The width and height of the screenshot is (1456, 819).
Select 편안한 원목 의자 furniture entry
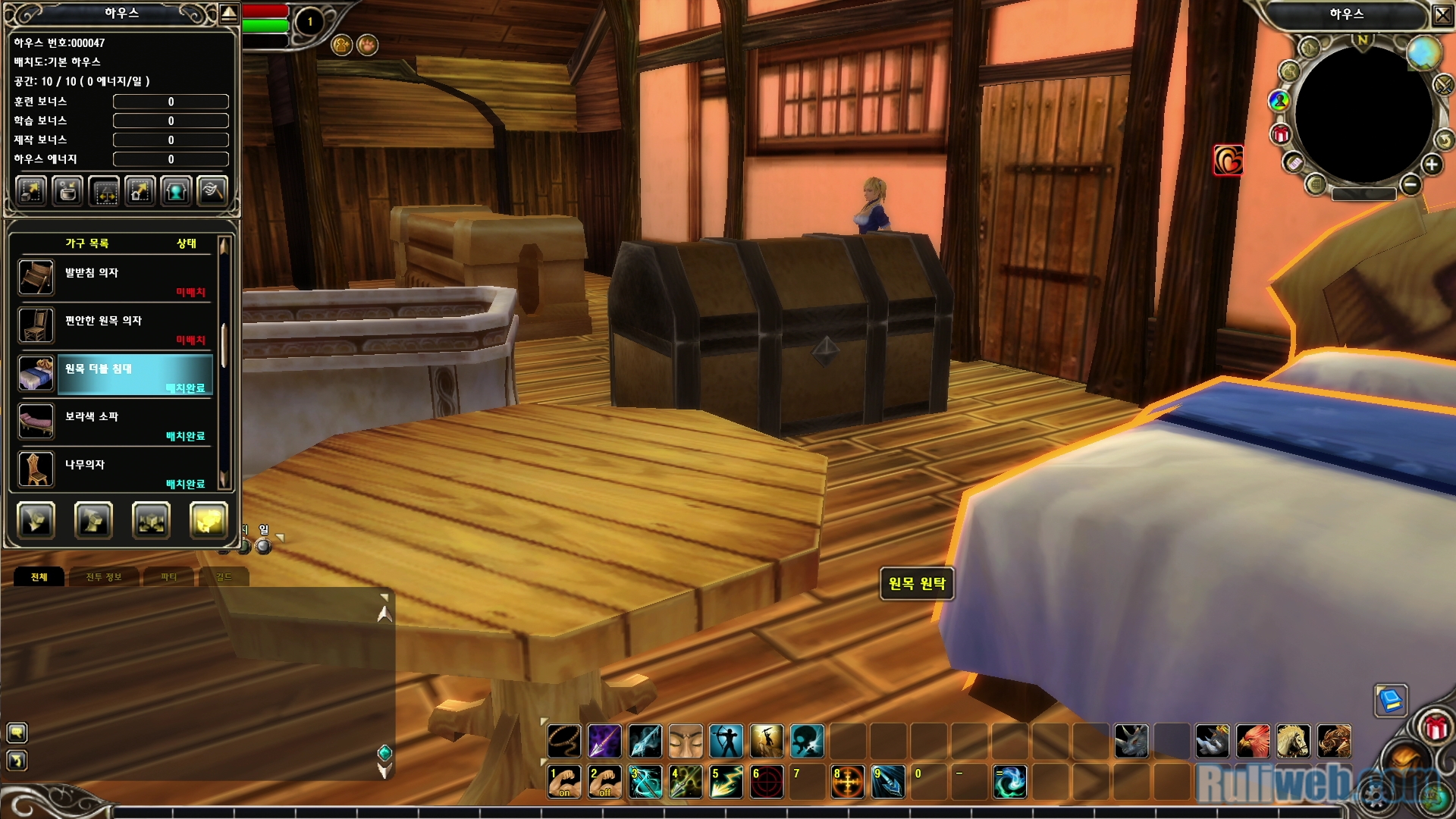pyautogui.click(x=114, y=325)
